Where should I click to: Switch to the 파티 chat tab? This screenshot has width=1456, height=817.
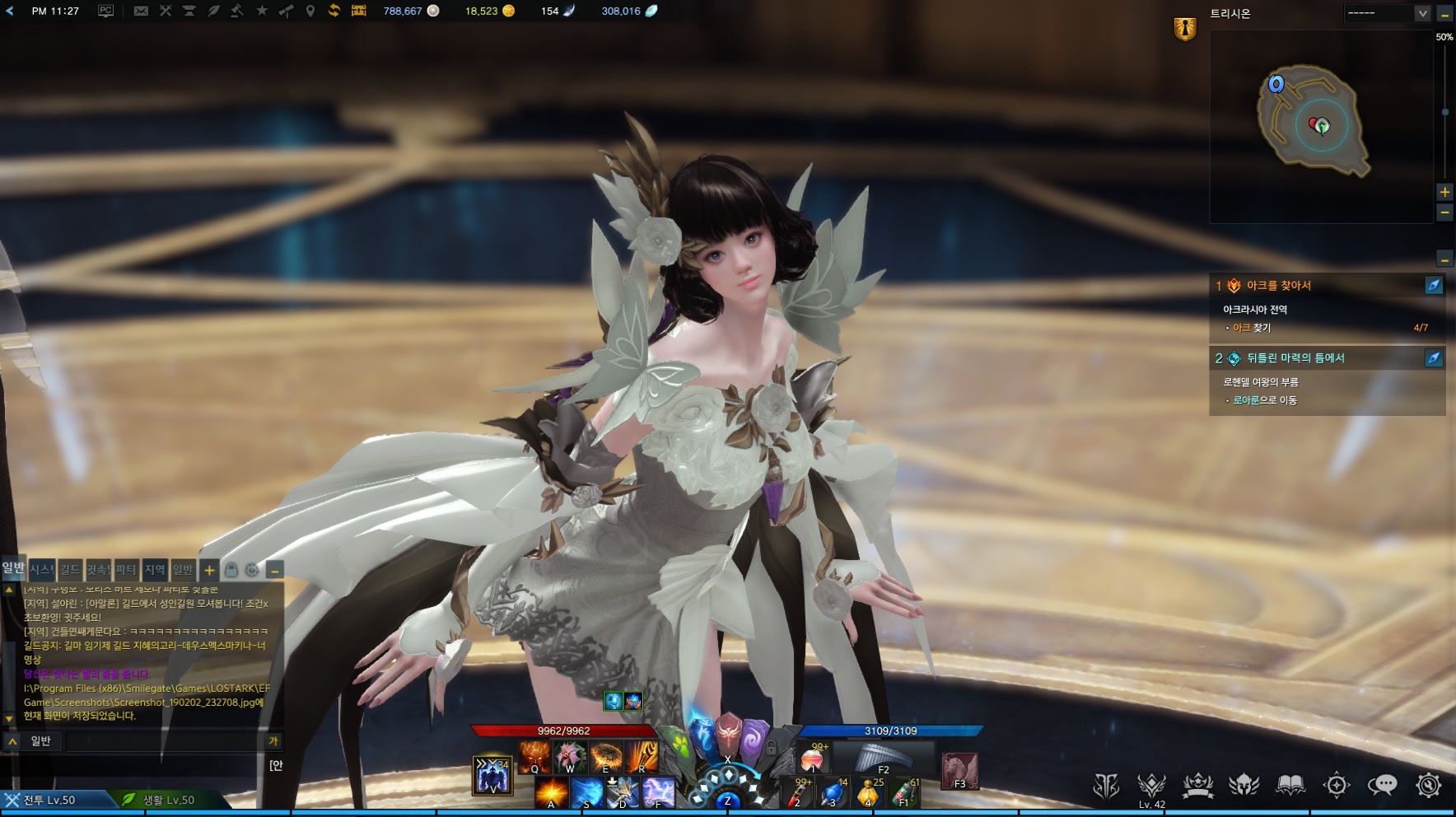126,569
